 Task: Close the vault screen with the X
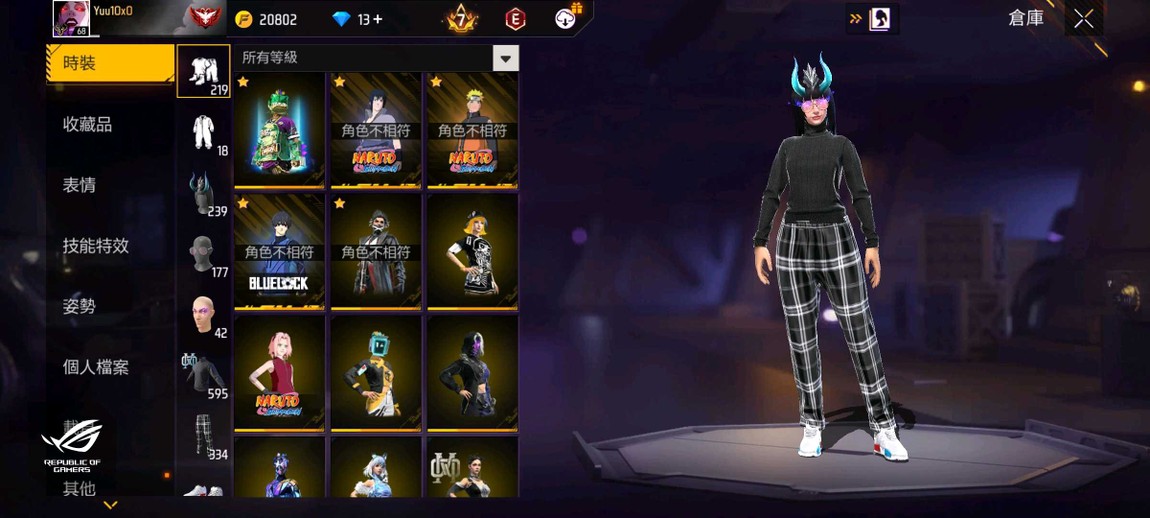1084,19
